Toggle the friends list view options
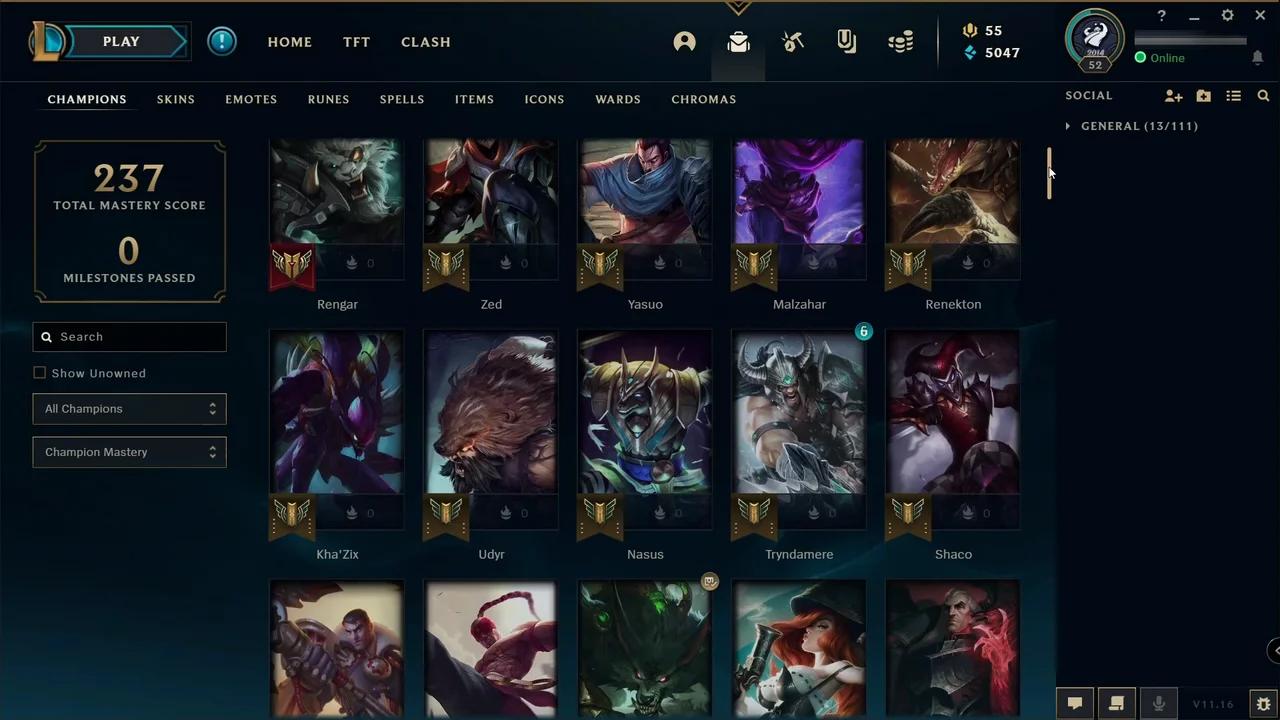 pyautogui.click(x=1234, y=95)
